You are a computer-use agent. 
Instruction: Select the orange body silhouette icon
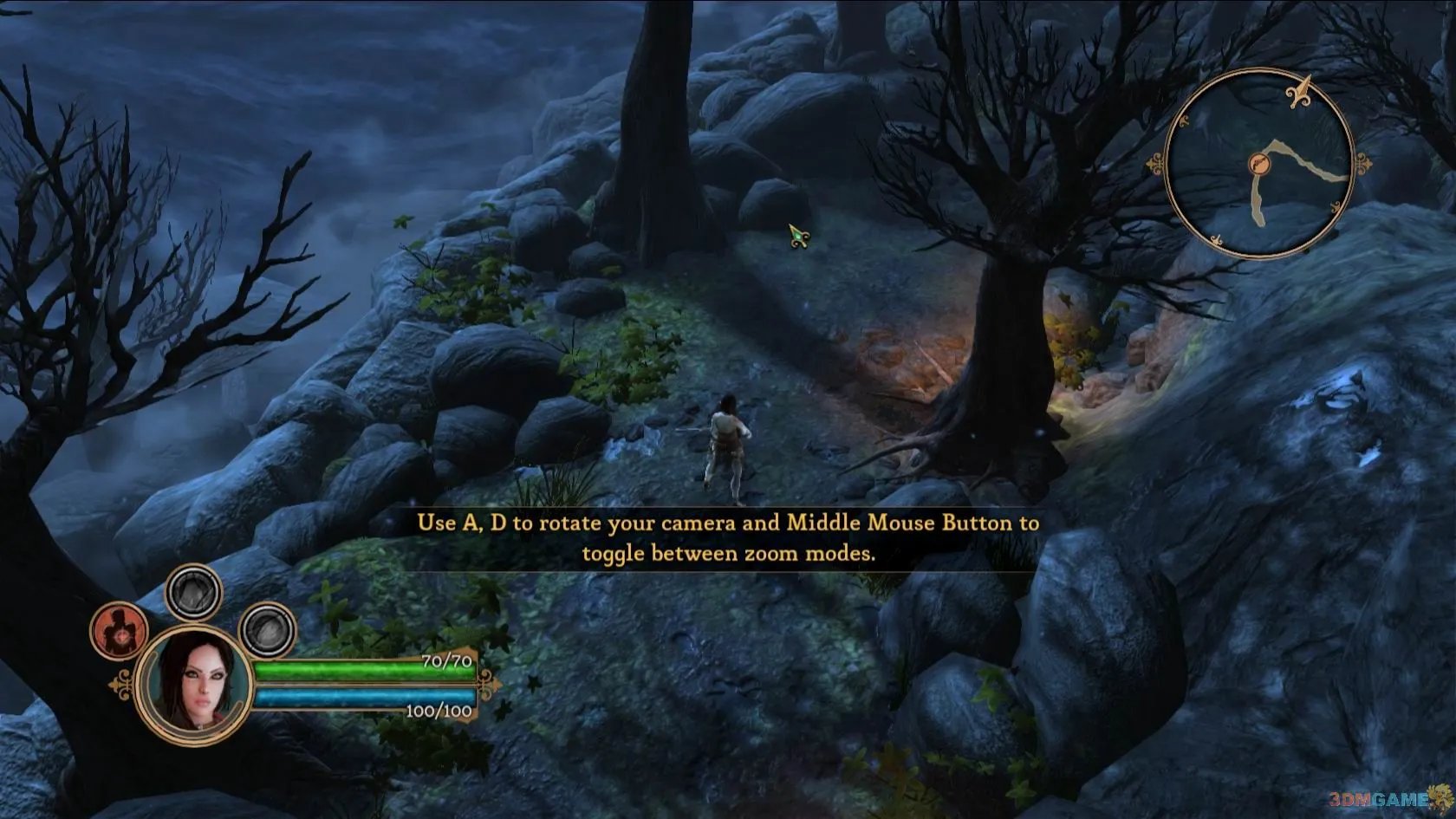pyautogui.click(x=120, y=632)
